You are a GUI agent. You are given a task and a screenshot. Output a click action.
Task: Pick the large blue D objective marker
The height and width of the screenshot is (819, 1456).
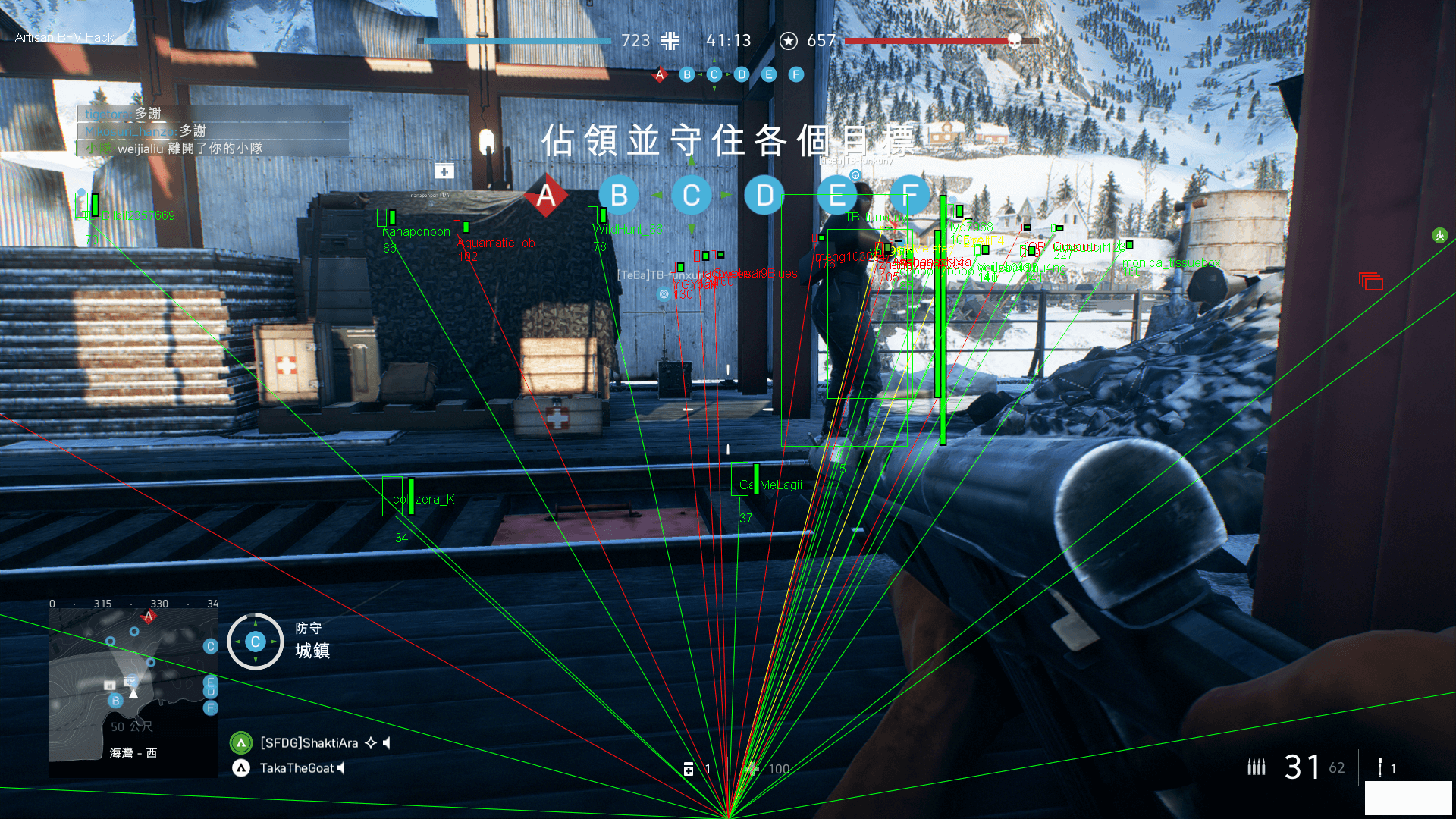click(764, 196)
